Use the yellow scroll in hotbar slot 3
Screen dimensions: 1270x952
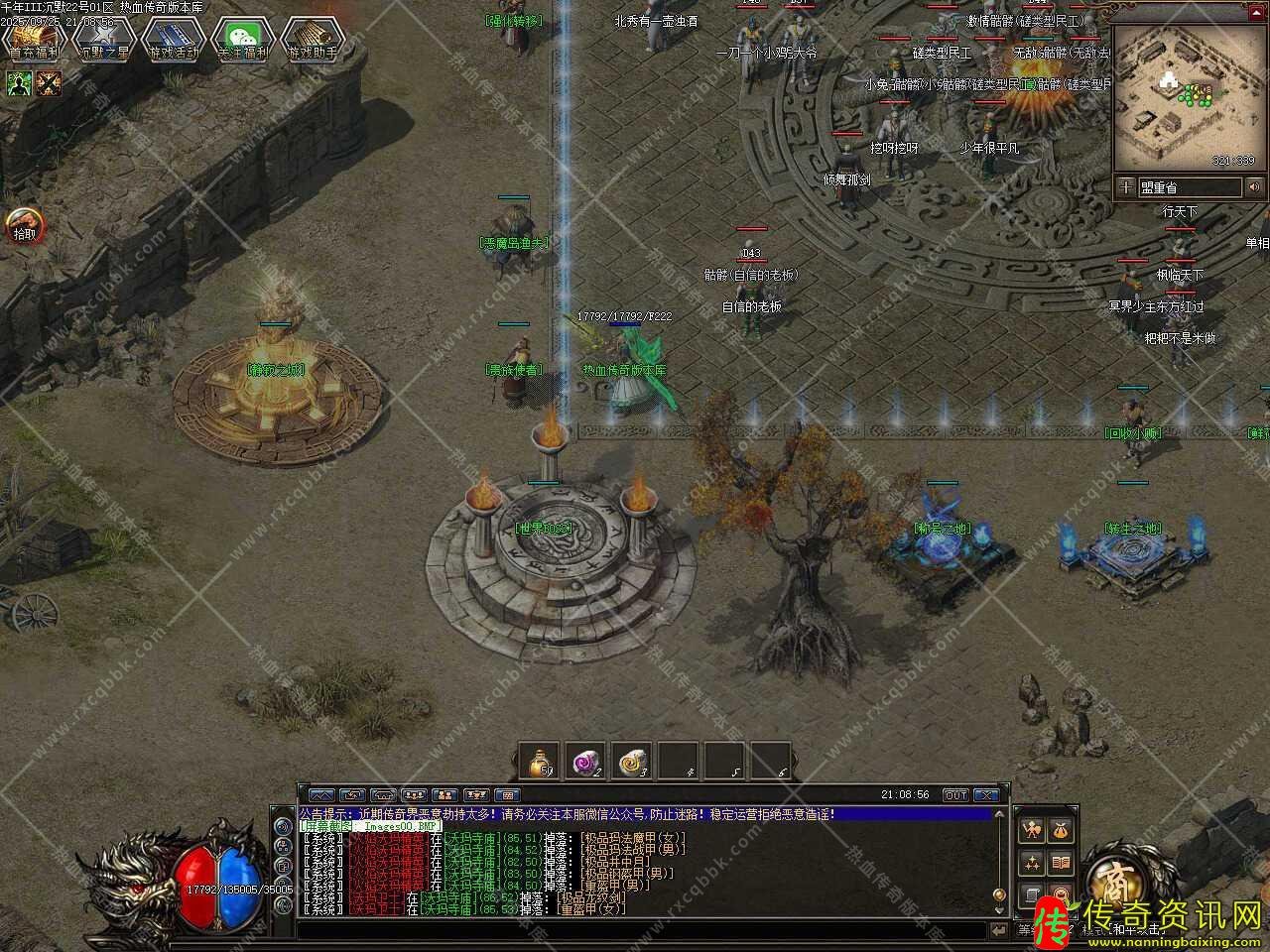click(632, 762)
